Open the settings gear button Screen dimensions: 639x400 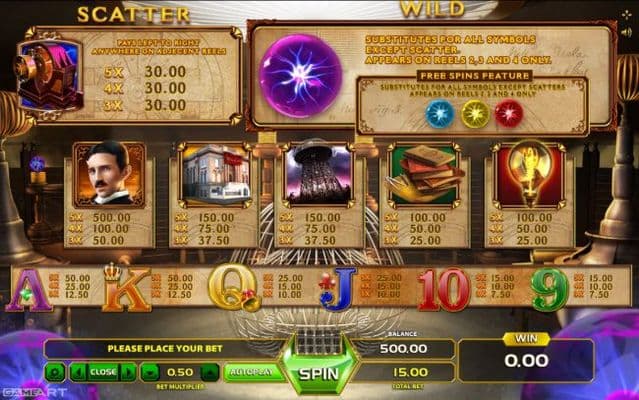pos(56,371)
